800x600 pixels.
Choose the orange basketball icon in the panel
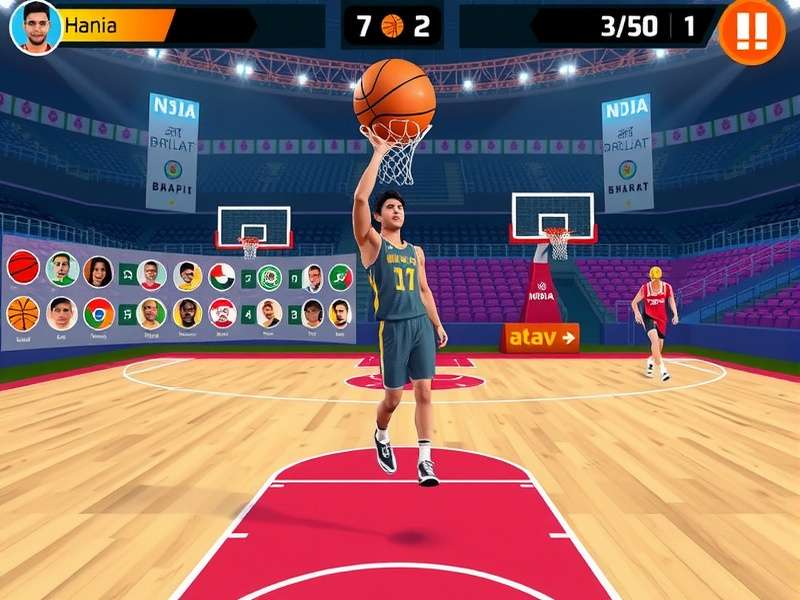[x=23, y=313]
